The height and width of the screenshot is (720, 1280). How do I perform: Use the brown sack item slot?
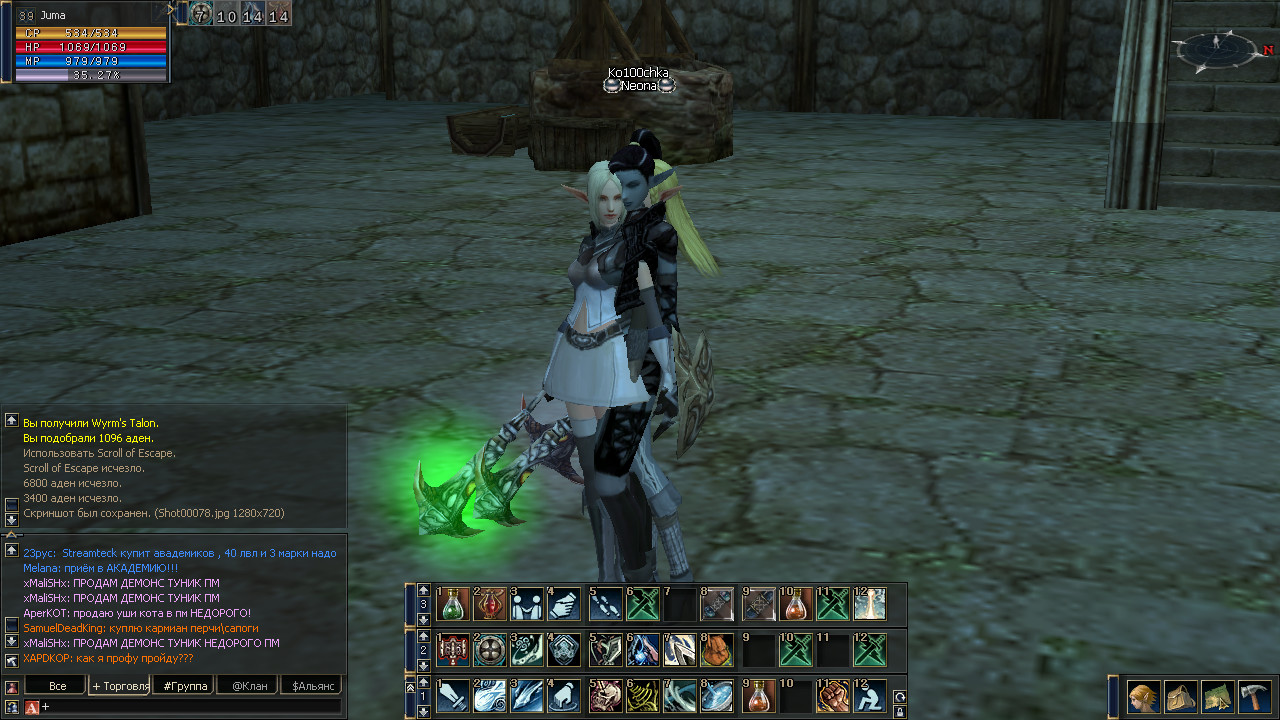[717, 650]
